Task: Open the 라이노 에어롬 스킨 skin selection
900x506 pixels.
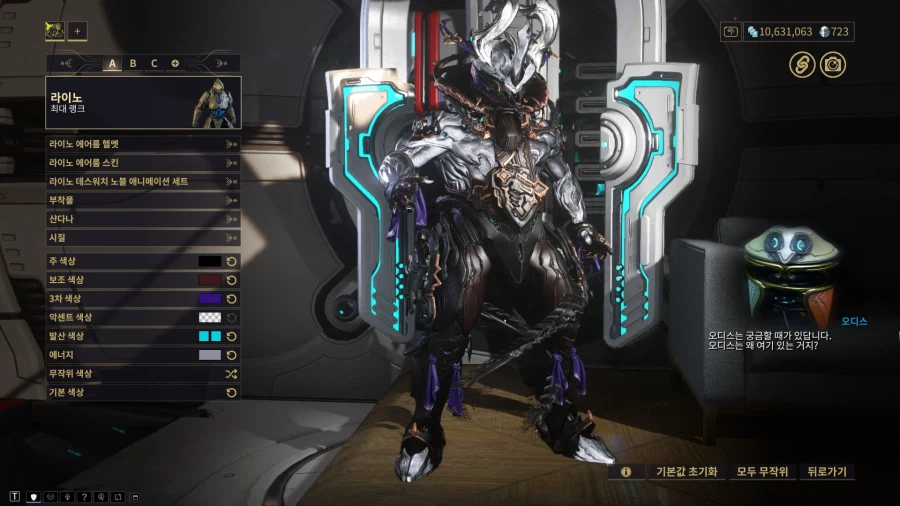Action: (x=142, y=162)
